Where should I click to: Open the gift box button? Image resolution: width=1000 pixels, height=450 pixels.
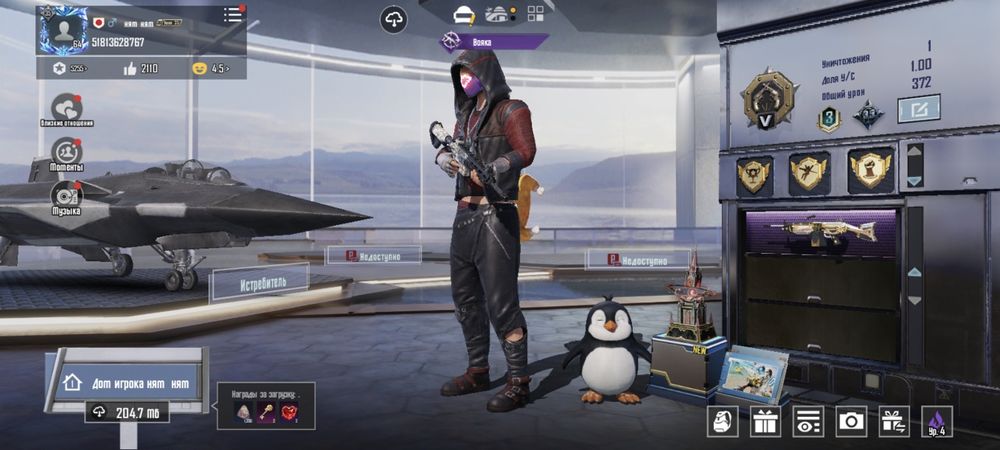766,421
